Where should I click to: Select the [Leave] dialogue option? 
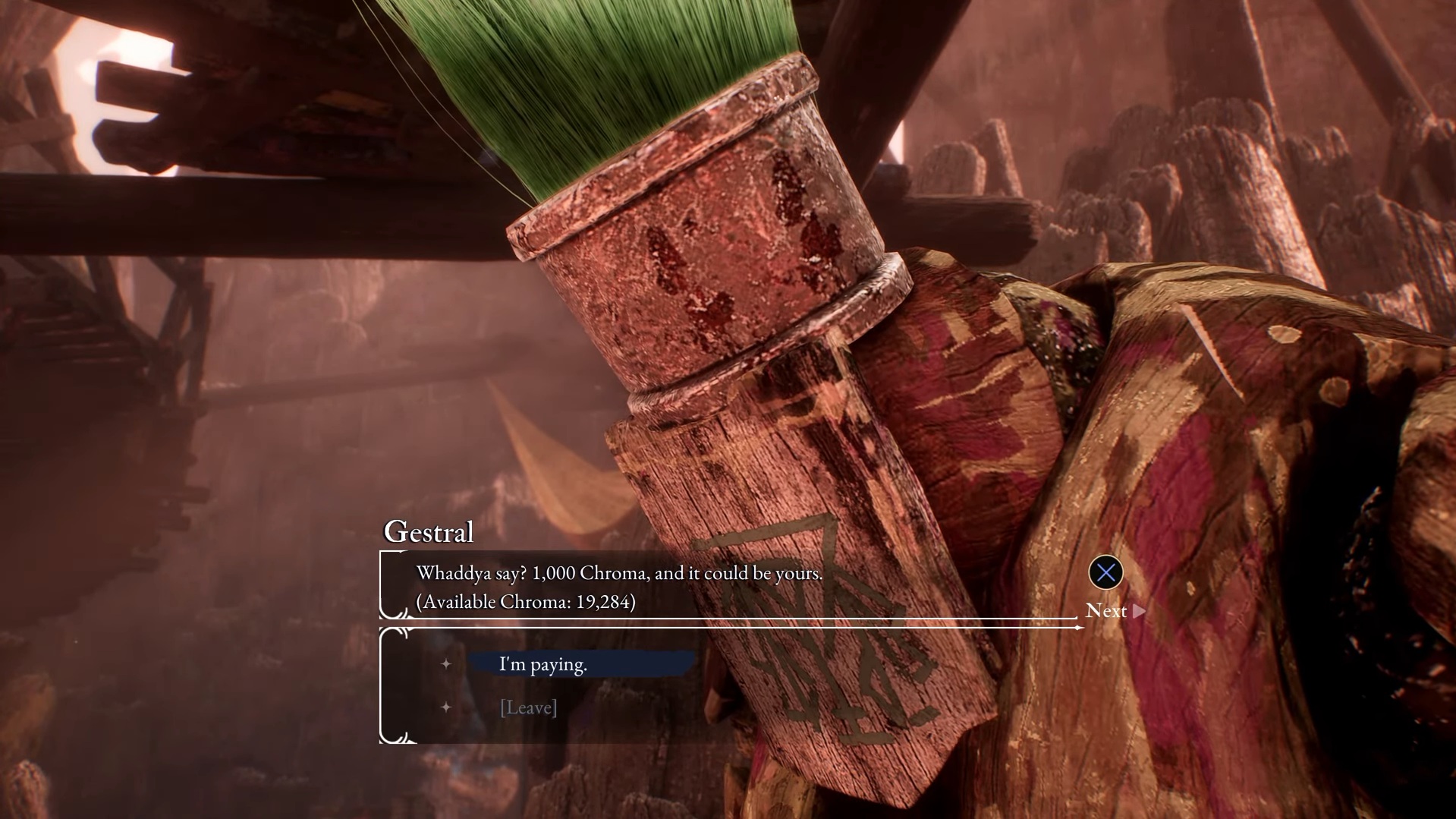529,707
